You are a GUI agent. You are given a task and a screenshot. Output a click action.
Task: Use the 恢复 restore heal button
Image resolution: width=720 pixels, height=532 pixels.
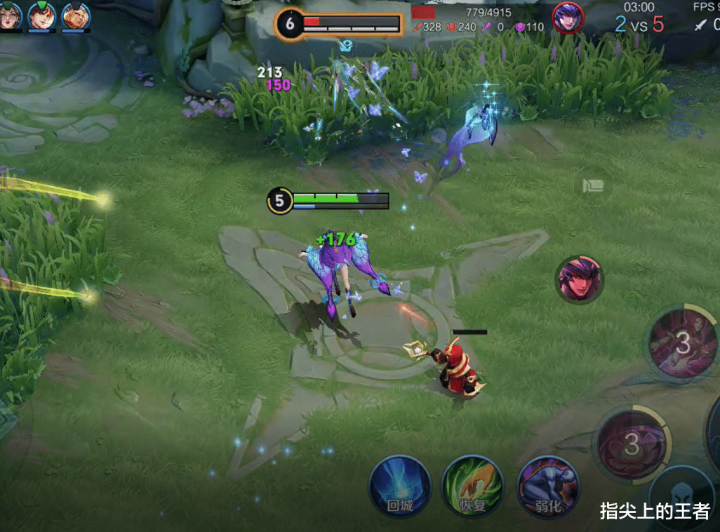pos(472,485)
